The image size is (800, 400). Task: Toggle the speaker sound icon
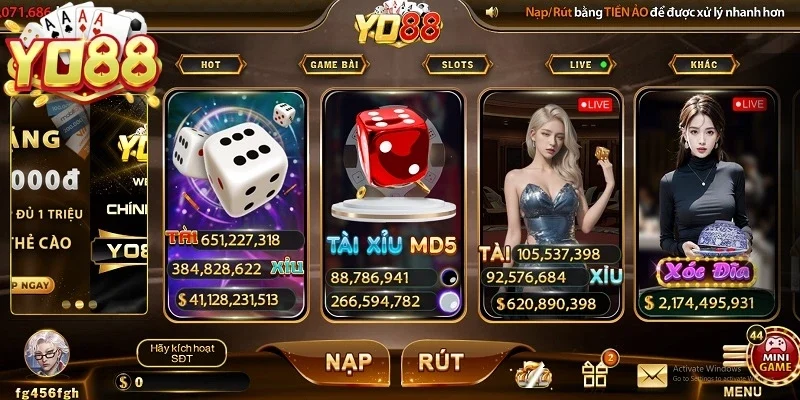pos(492,12)
